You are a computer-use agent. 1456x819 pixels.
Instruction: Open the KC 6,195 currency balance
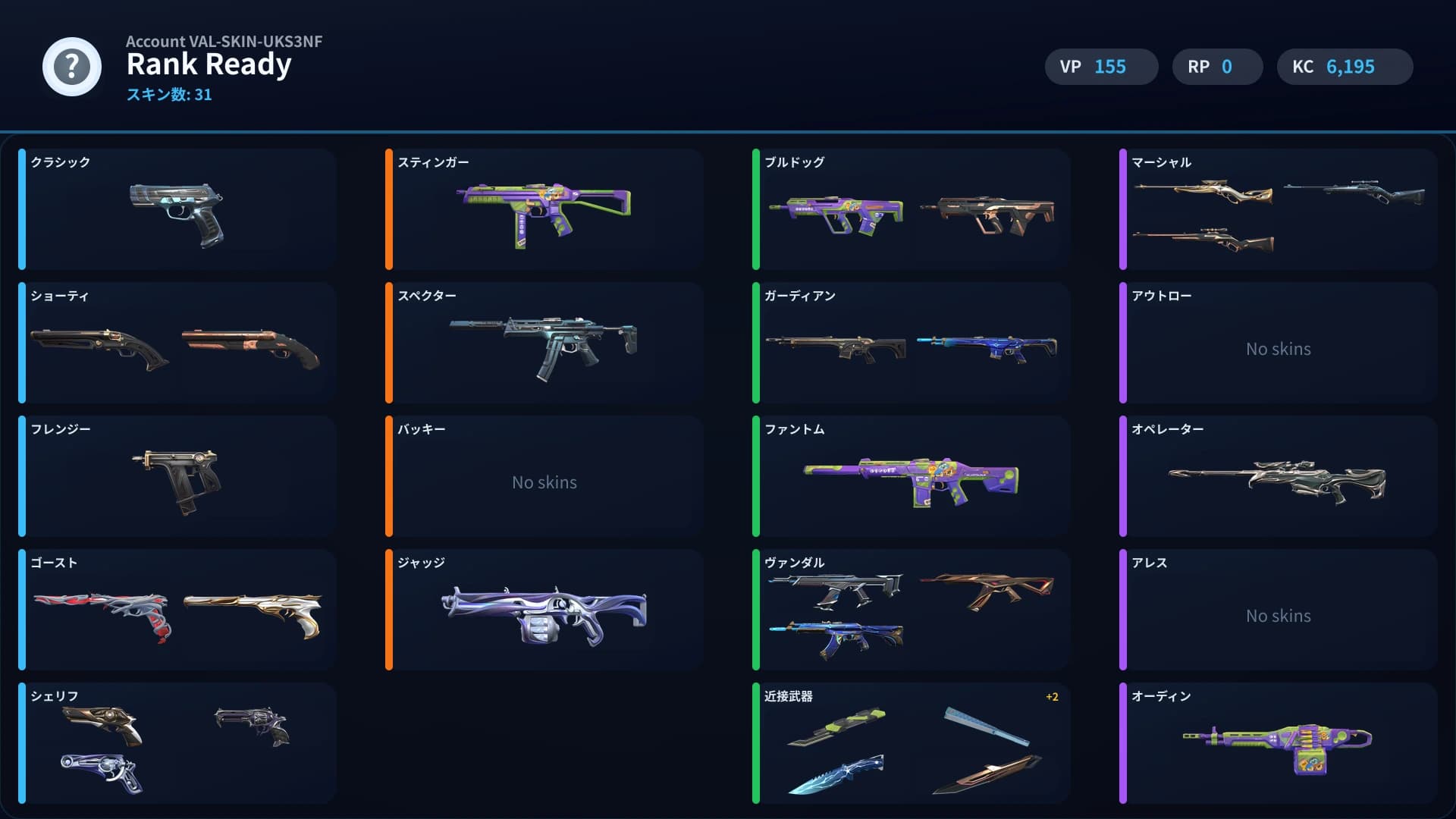coord(1345,67)
